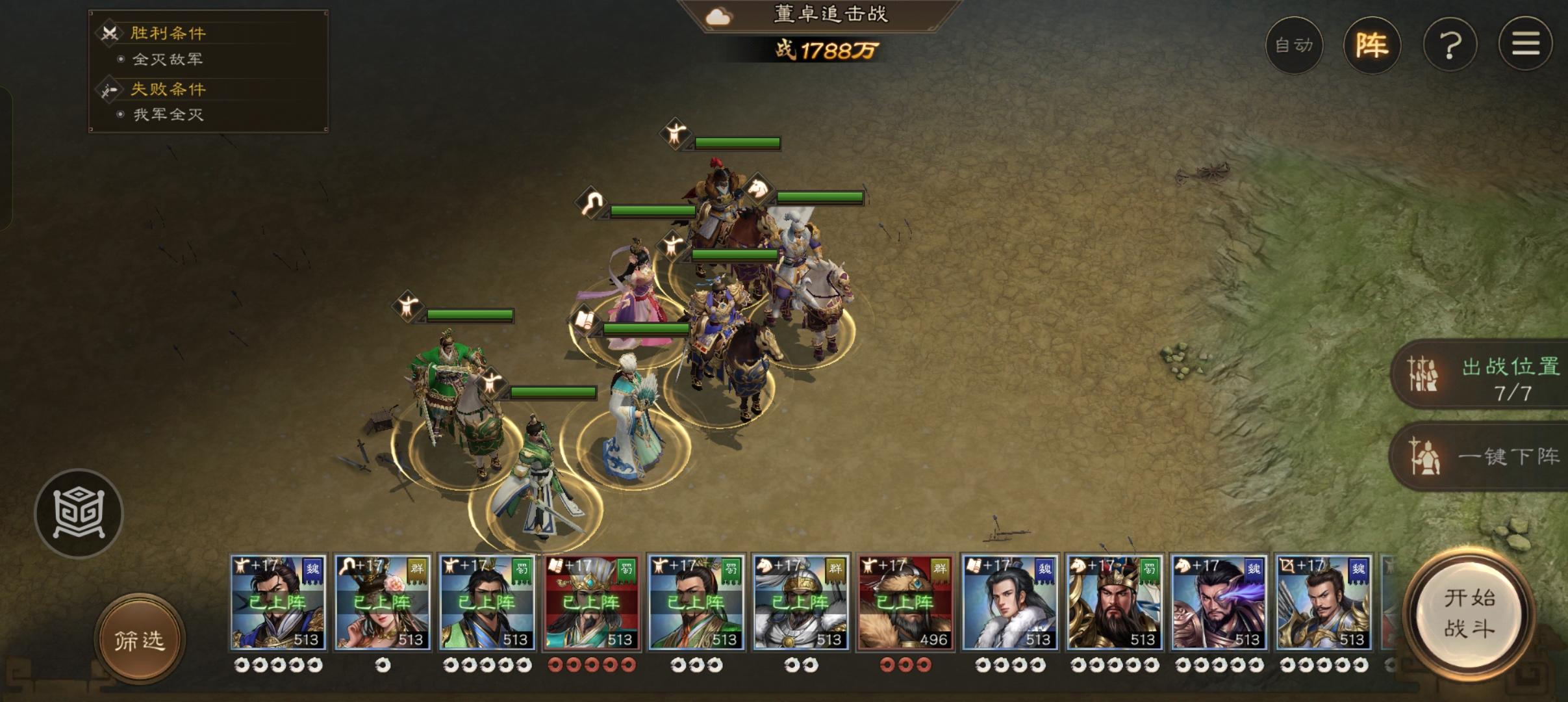Remove all units with 一键下阵
This screenshot has height=702, width=1568.
tap(1487, 456)
